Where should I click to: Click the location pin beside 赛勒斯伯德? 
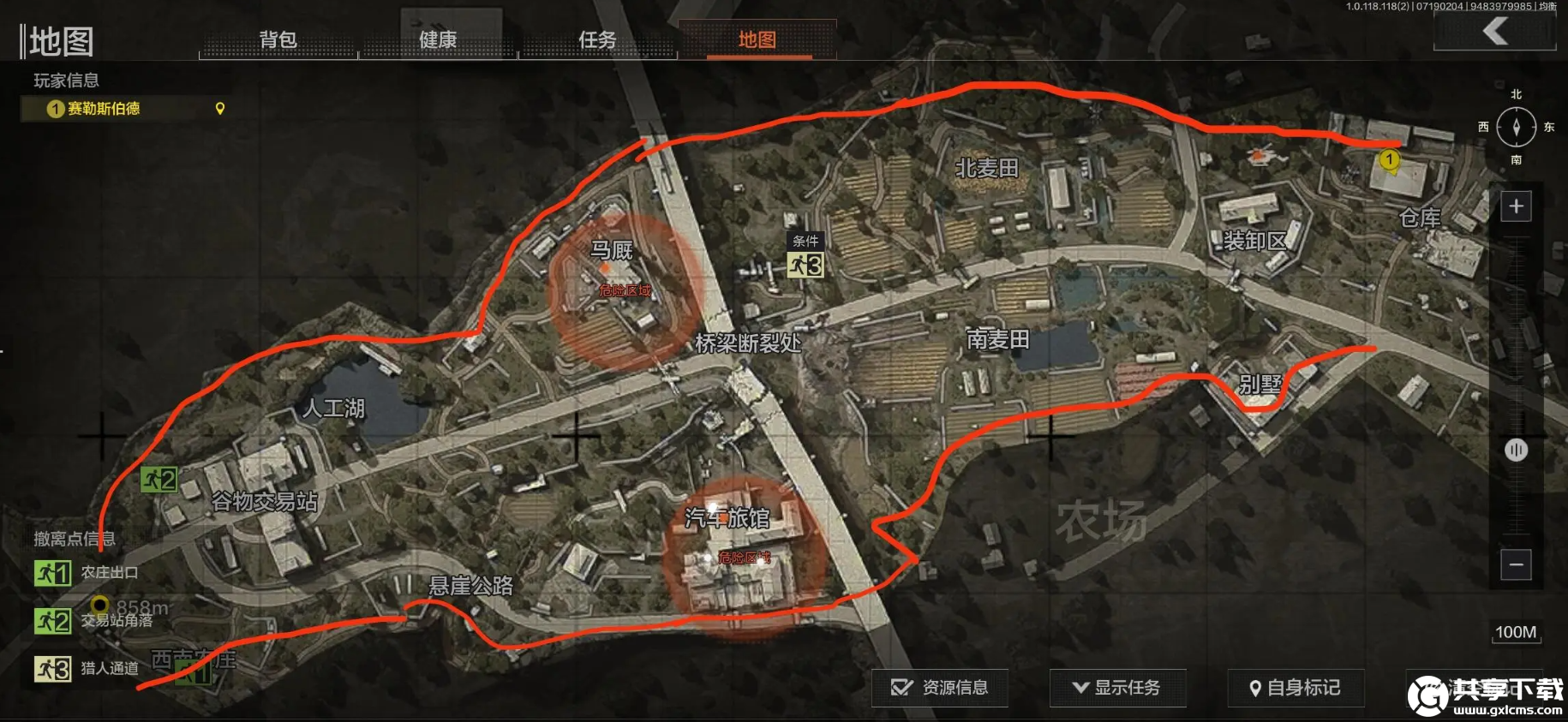click(220, 109)
